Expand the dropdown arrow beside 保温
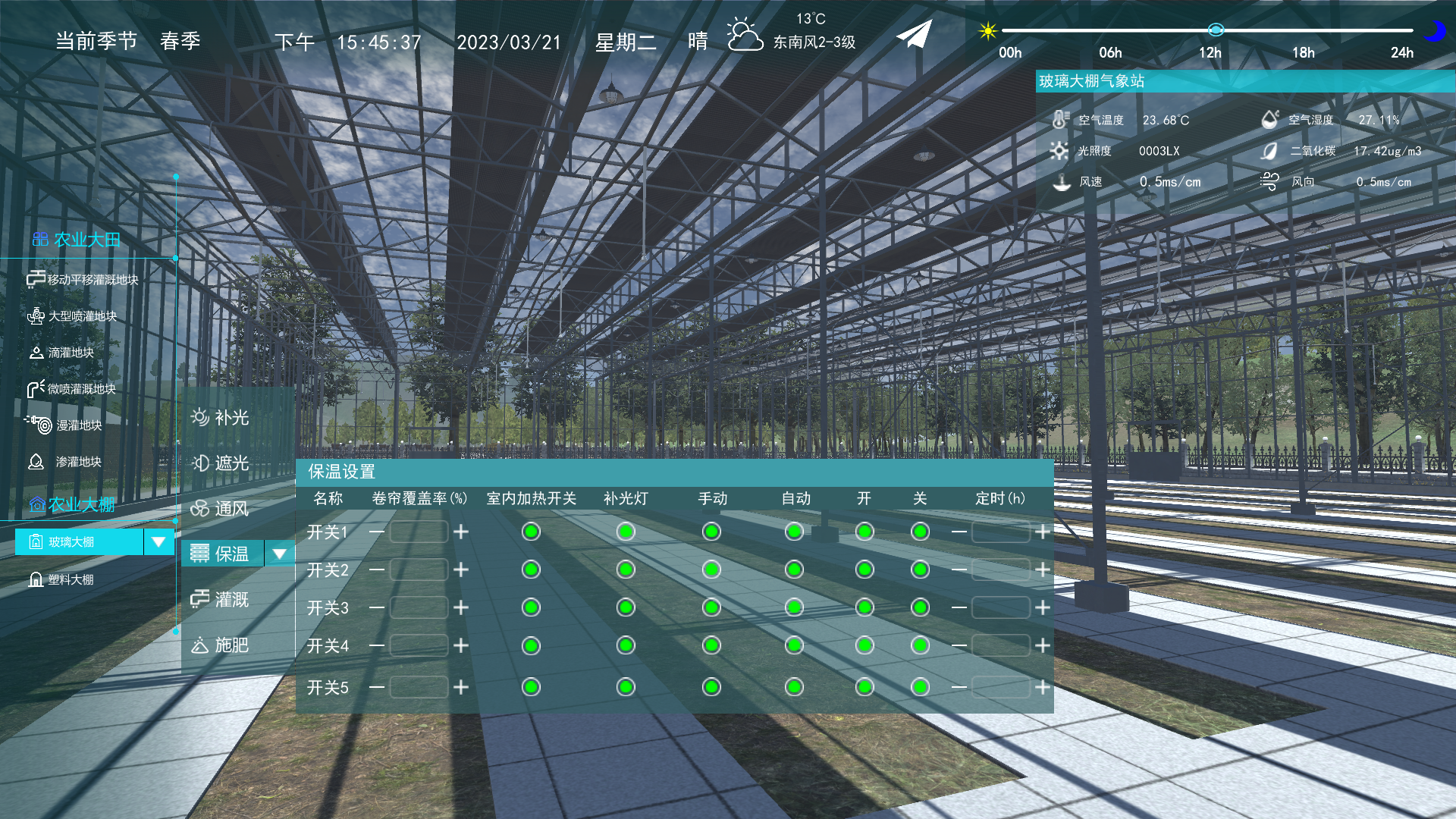The width and height of the screenshot is (1456, 819). pos(279,554)
